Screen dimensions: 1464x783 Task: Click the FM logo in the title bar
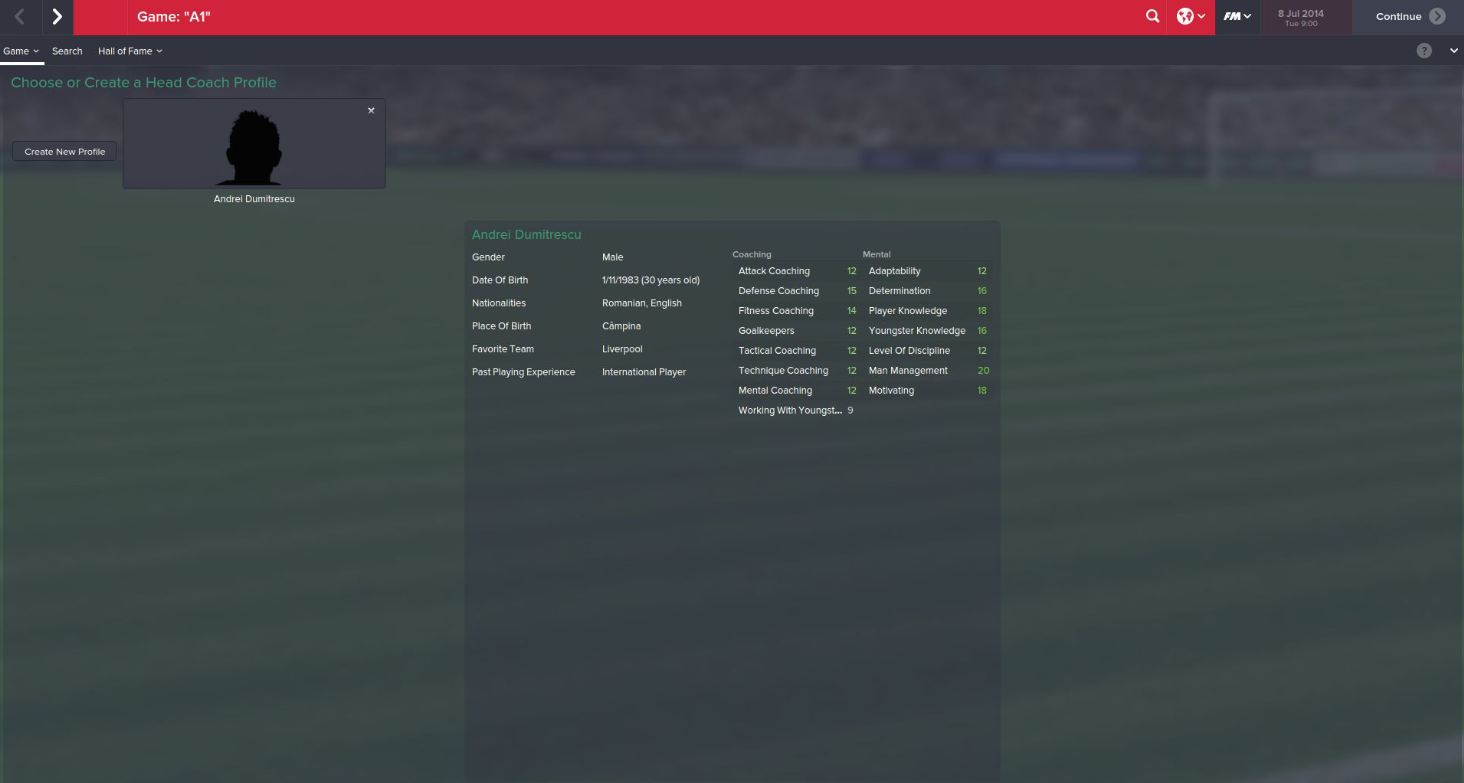(x=1233, y=16)
